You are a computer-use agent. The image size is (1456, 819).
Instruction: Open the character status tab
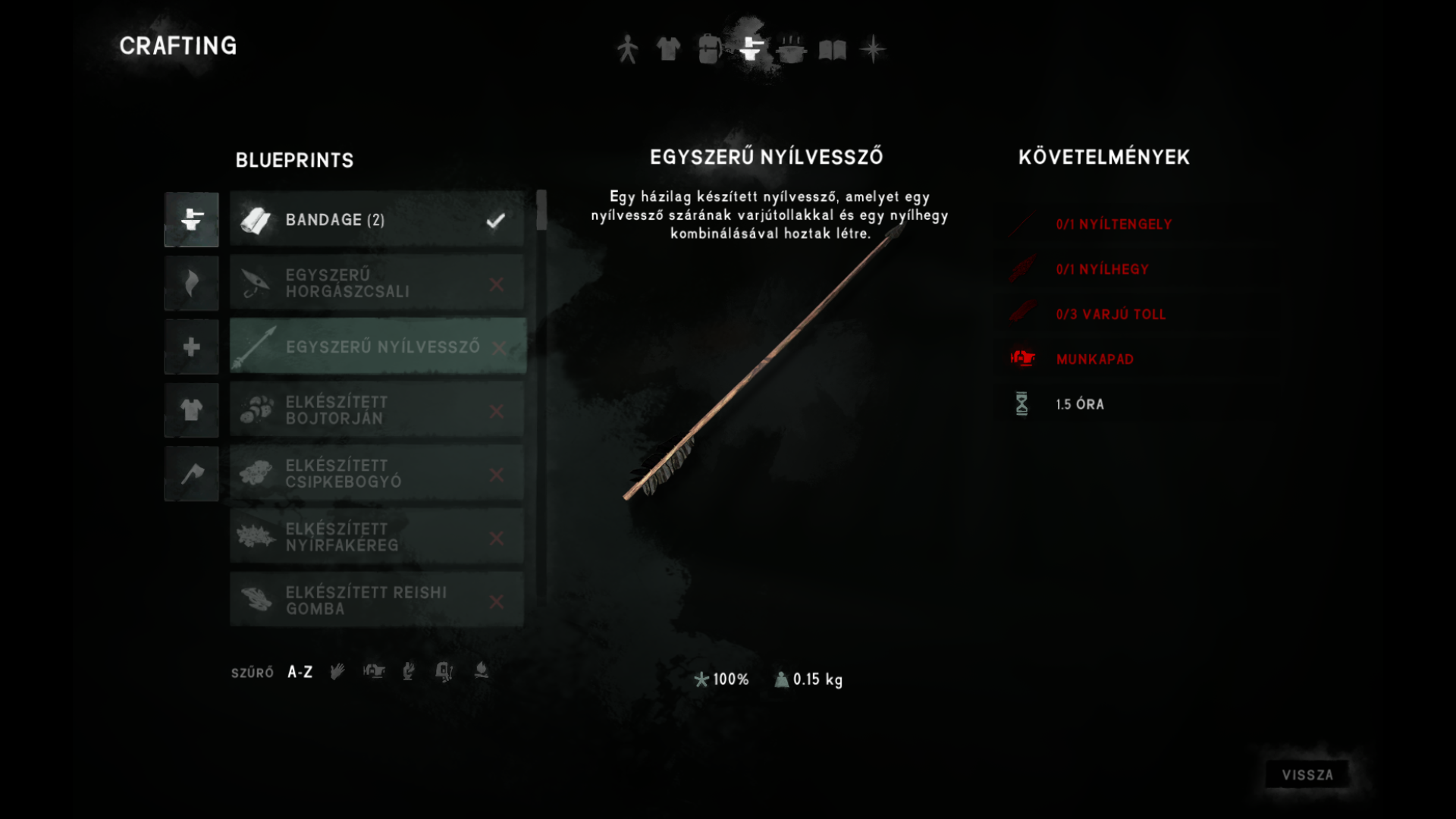point(627,49)
